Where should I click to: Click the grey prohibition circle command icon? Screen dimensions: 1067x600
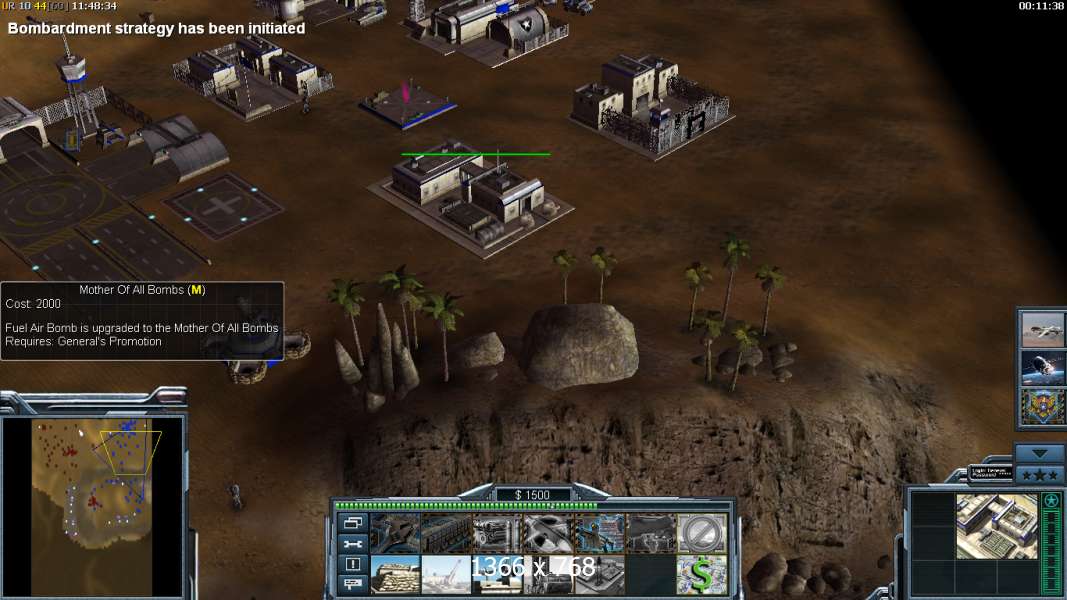coord(702,533)
